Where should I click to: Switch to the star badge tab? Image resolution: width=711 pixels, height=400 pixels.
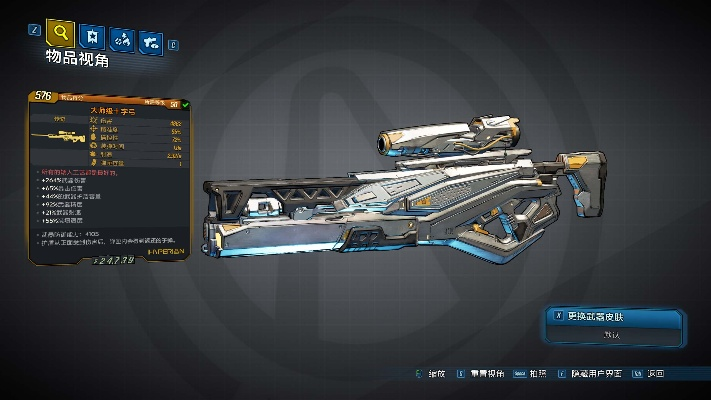93,37
